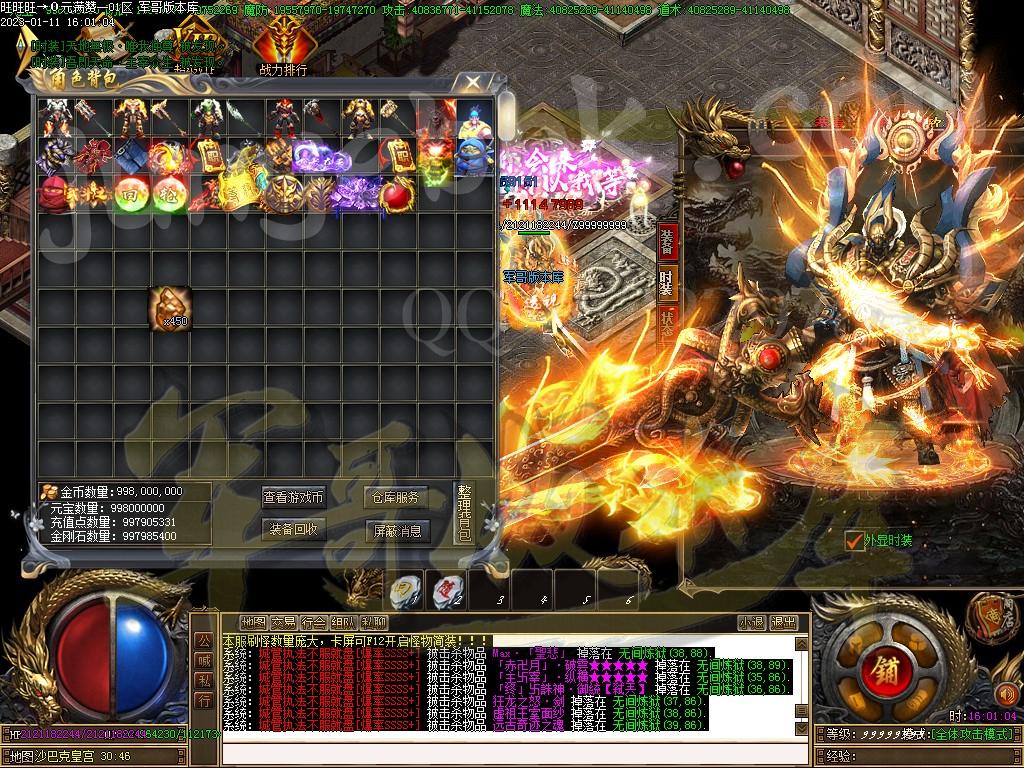
Task: Open 仓库服务 warehouse service
Action: [397, 497]
